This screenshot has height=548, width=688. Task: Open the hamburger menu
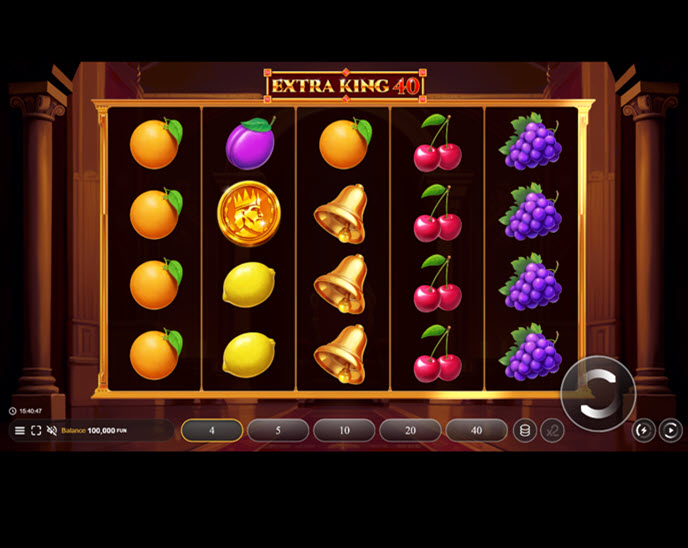19,430
